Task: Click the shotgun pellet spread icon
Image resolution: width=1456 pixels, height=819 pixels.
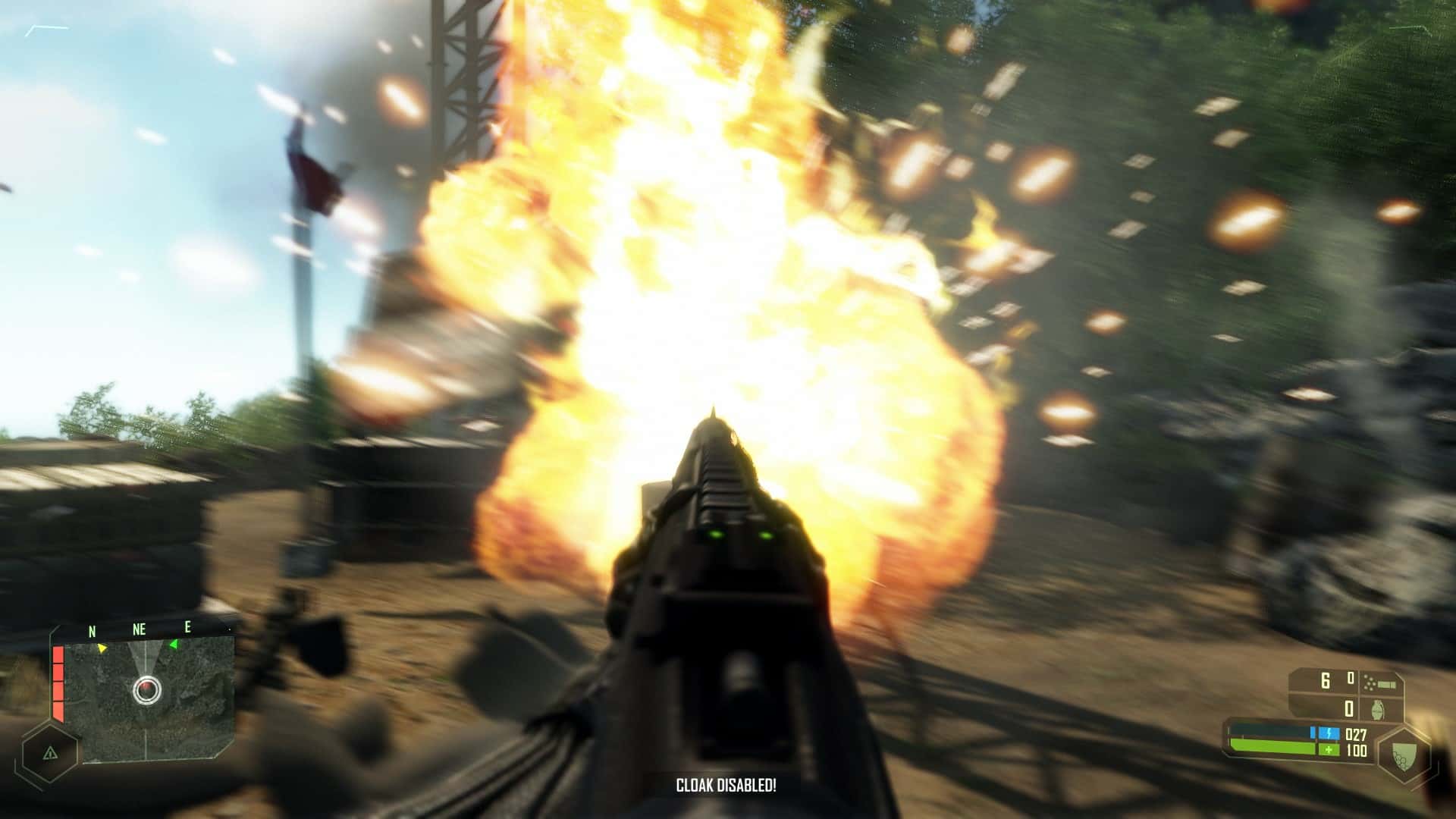Action: point(1379,682)
